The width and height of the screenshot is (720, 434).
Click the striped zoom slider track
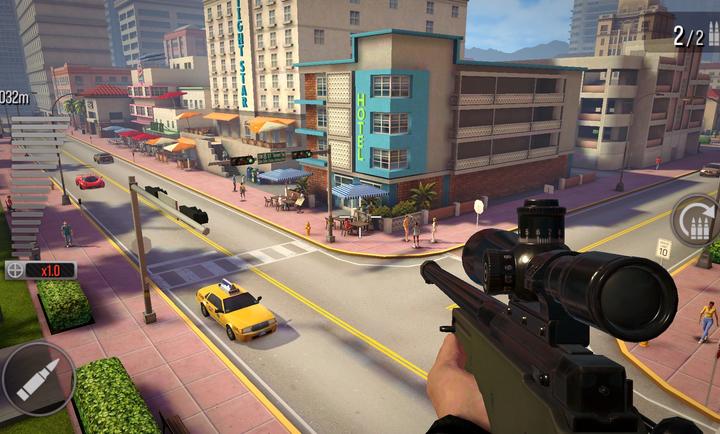pyautogui.click(x=32, y=185)
